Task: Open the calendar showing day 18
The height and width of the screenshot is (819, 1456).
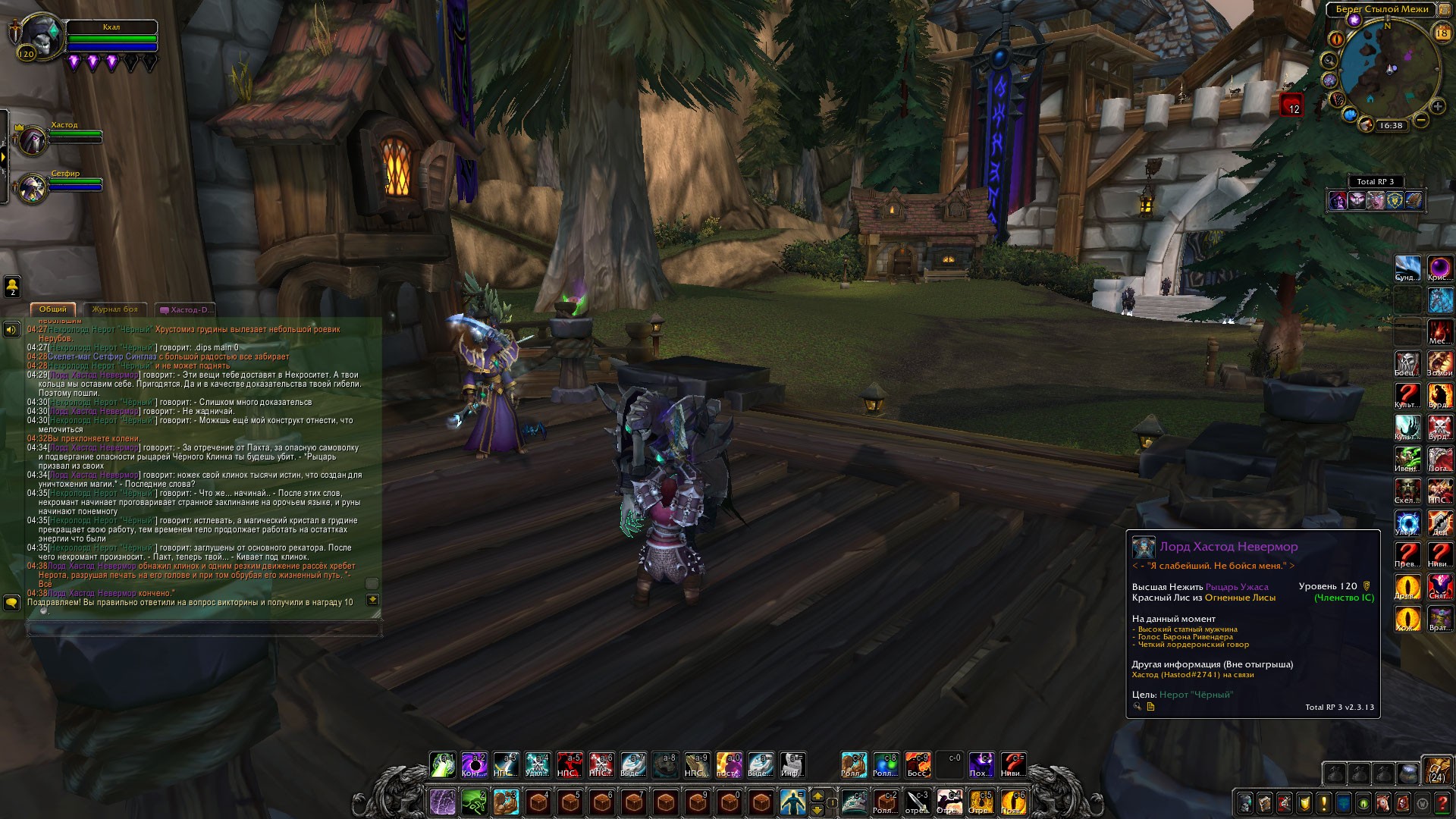Action: (1442, 33)
